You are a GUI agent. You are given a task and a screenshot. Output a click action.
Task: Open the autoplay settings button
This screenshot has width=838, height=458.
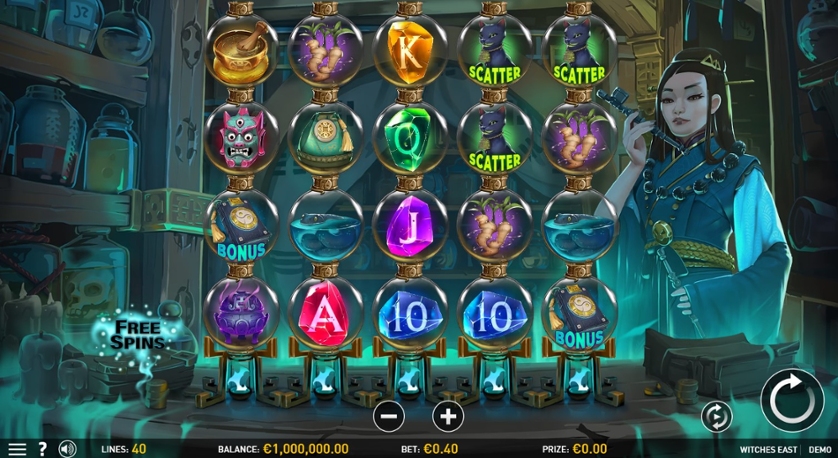pyautogui.click(x=717, y=415)
